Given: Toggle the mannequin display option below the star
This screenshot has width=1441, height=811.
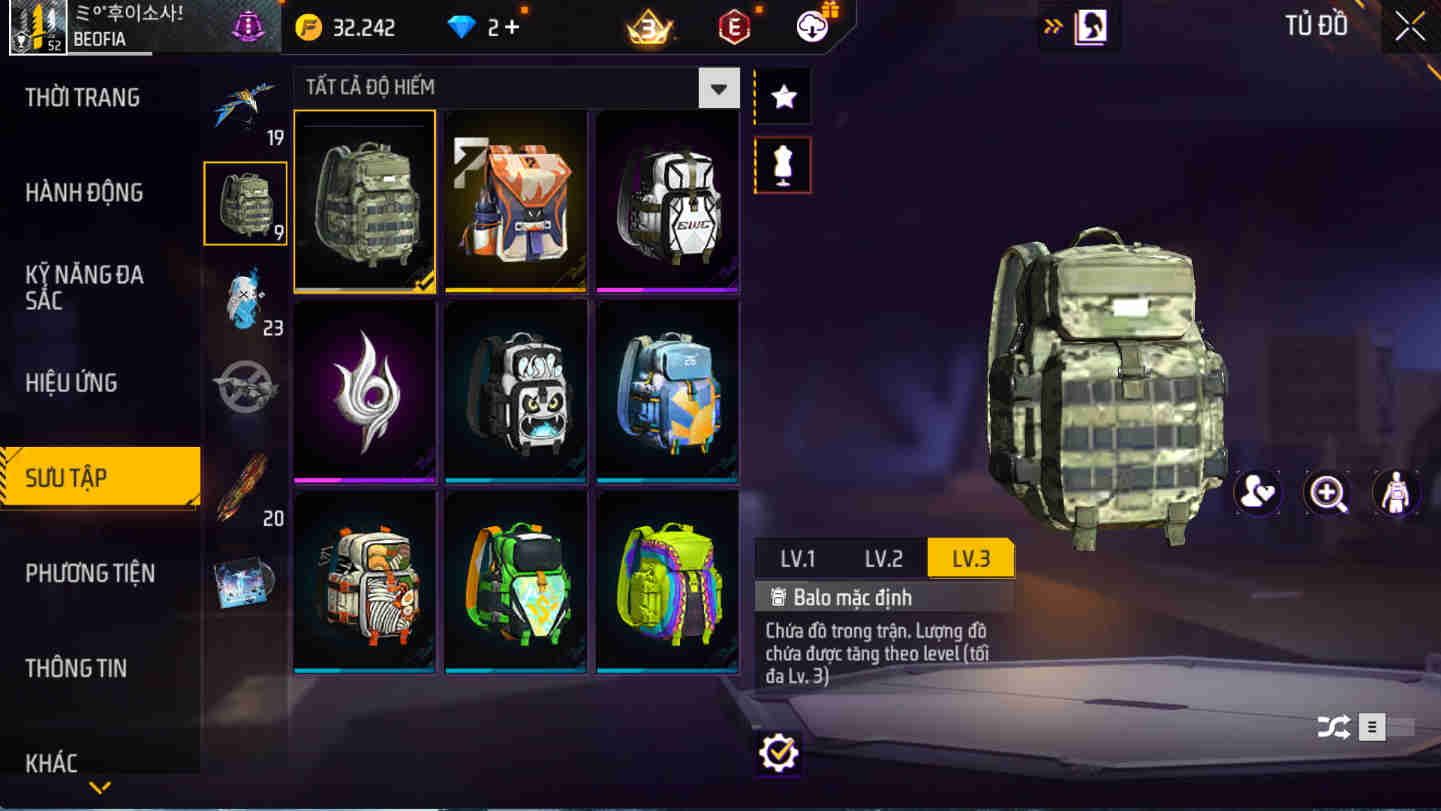Looking at the screenshot, I should (783, 163).
